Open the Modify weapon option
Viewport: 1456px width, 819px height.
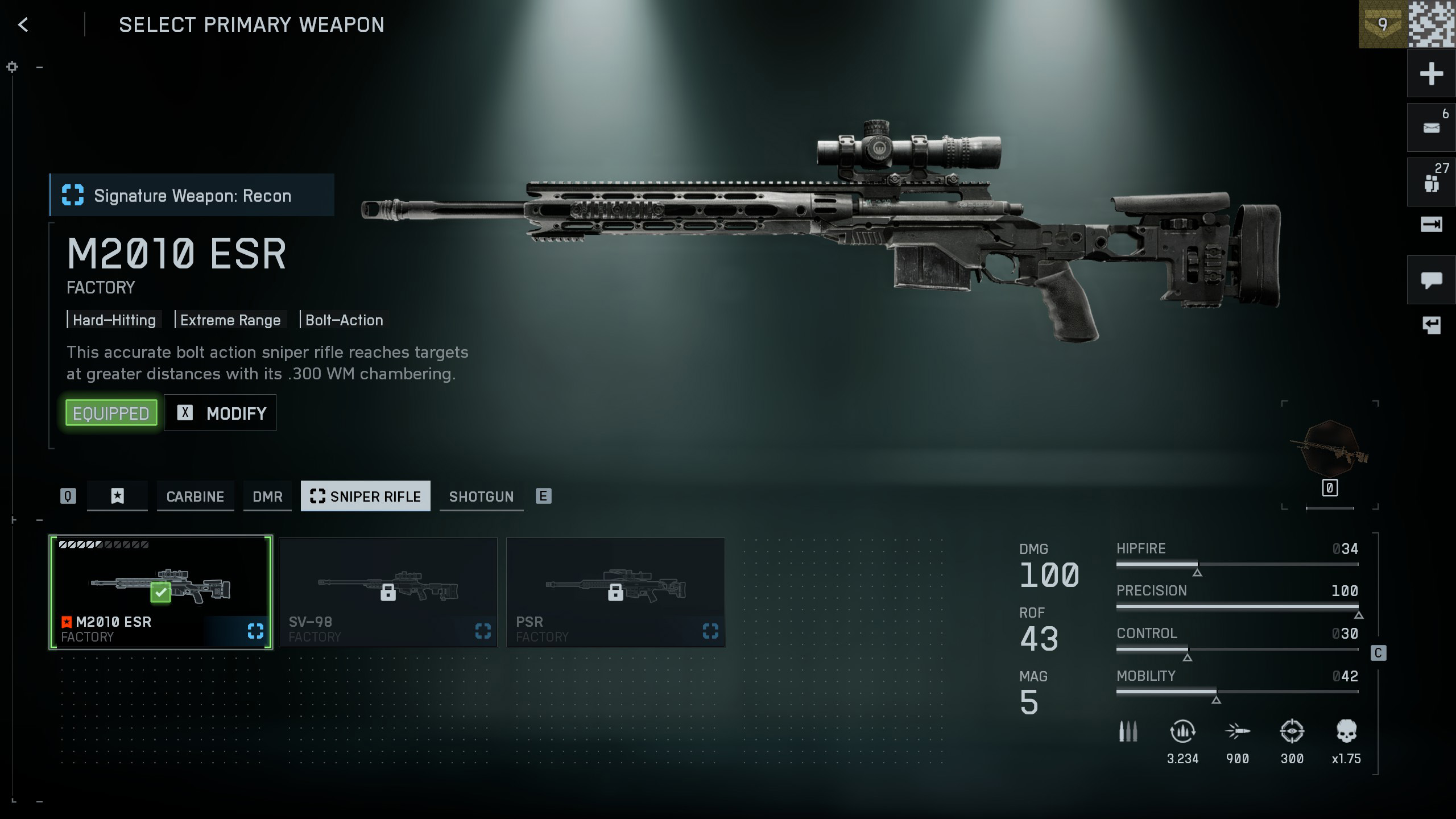(x=220, y=413)
